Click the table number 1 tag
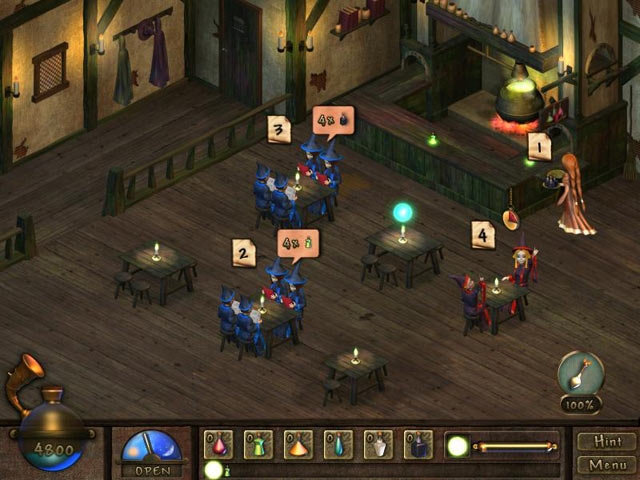The width and height of the screenshot is (640, 480). pos(540,147)
